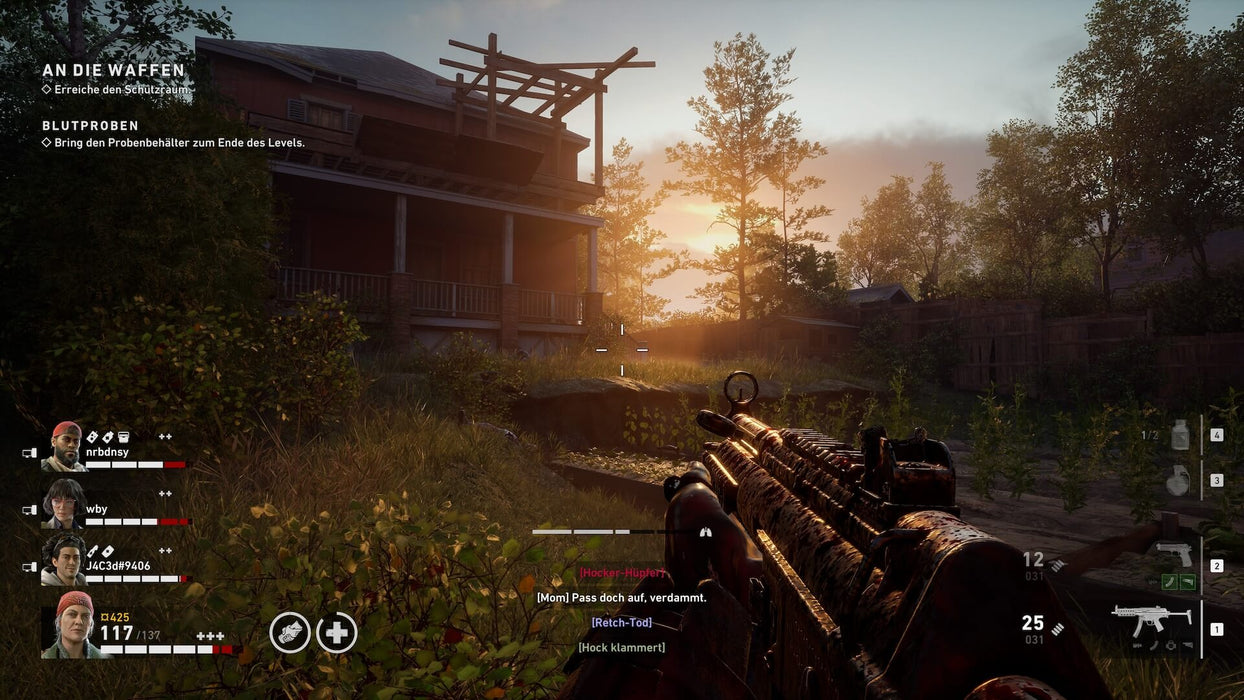Select teammate wby's portrait

65,503
